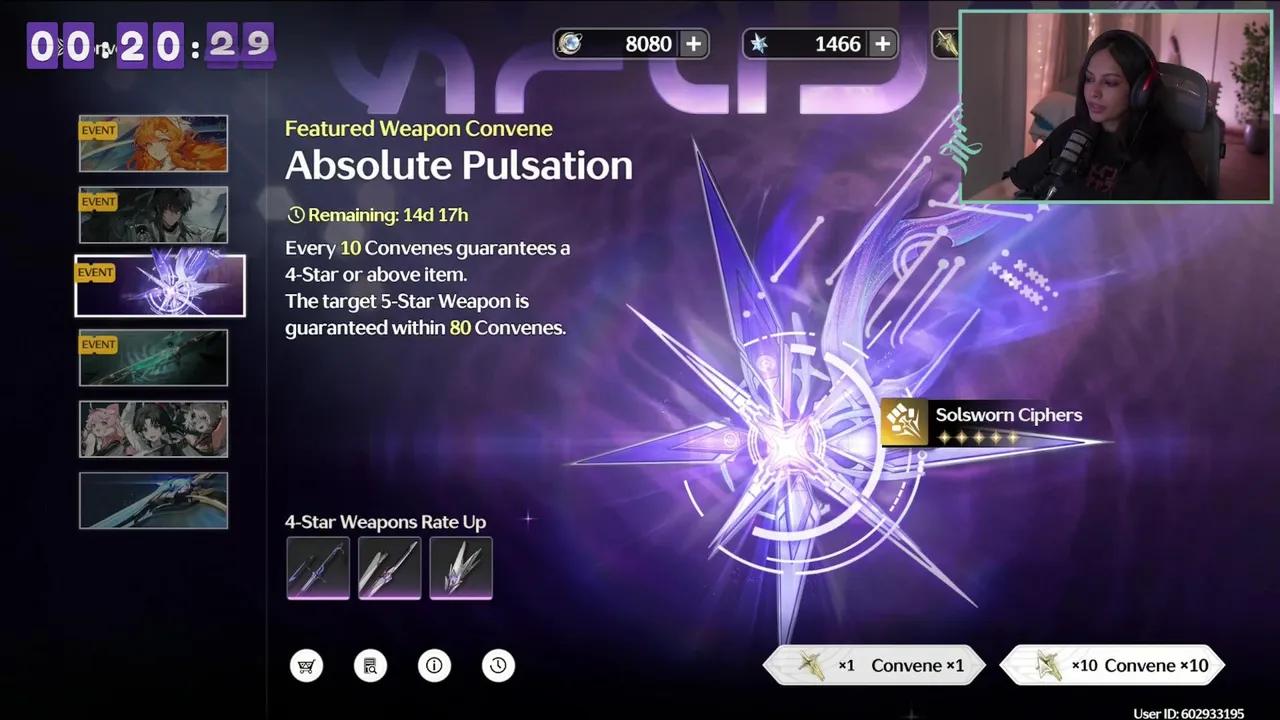The height and width of the screenshot is (720, 1280).
Task: Click plus next to the 1466 currency
Action: [881, 43]
